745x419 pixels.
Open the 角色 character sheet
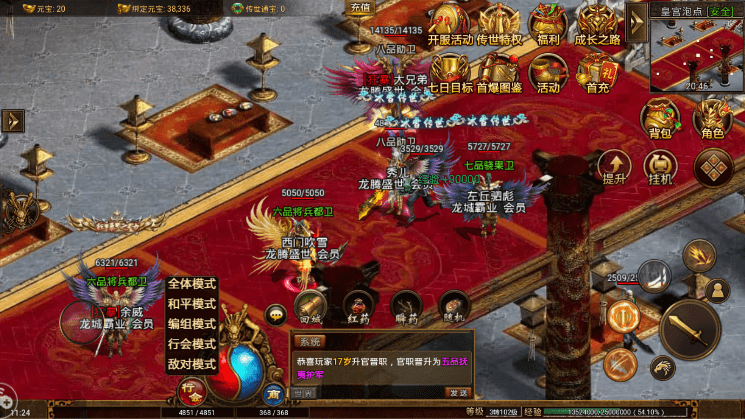click(x=712, y=118)
